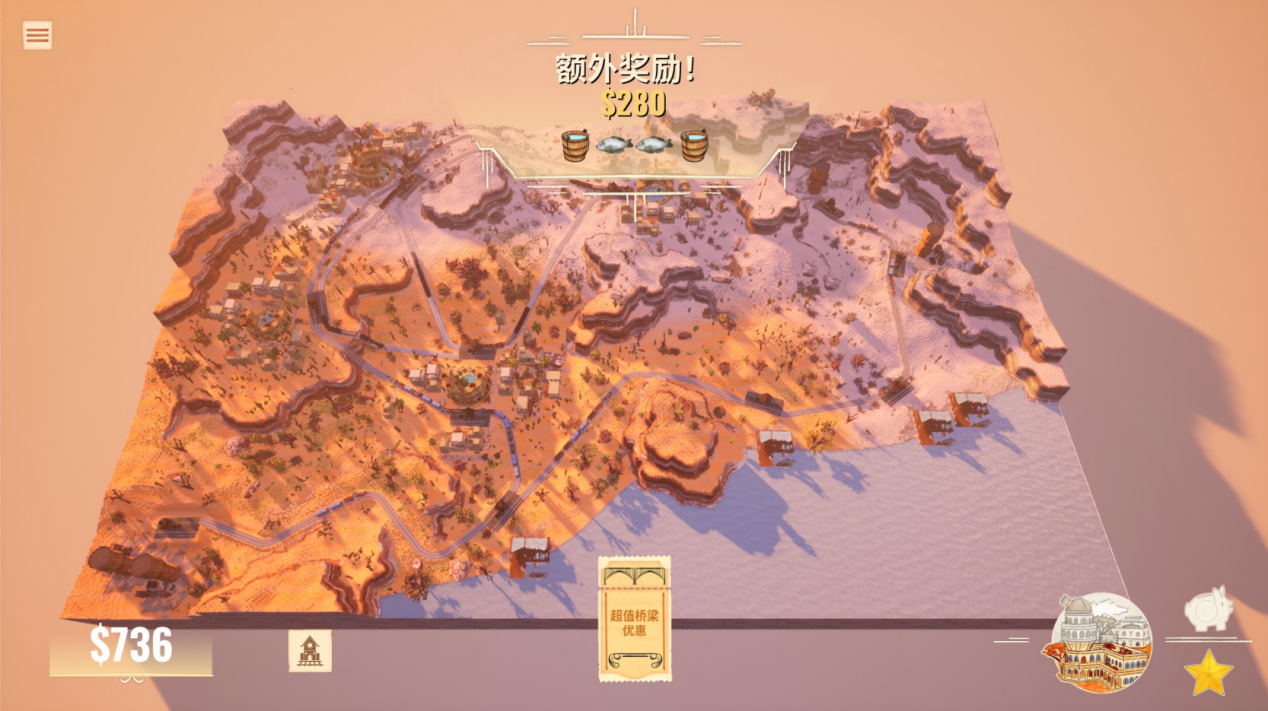Click the gold star icon
Image resolution: width=1268 pixels, height=711 pixels.
click(1209, 673)
